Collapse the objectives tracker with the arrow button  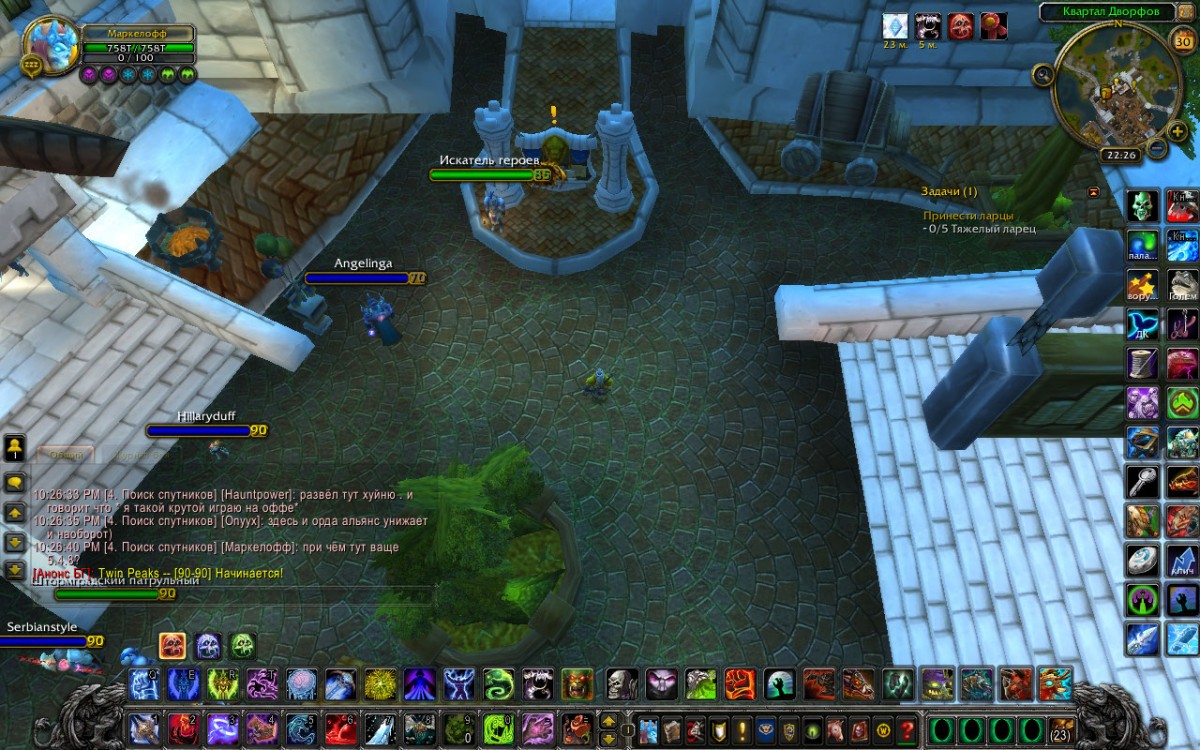click(1093, 191)
